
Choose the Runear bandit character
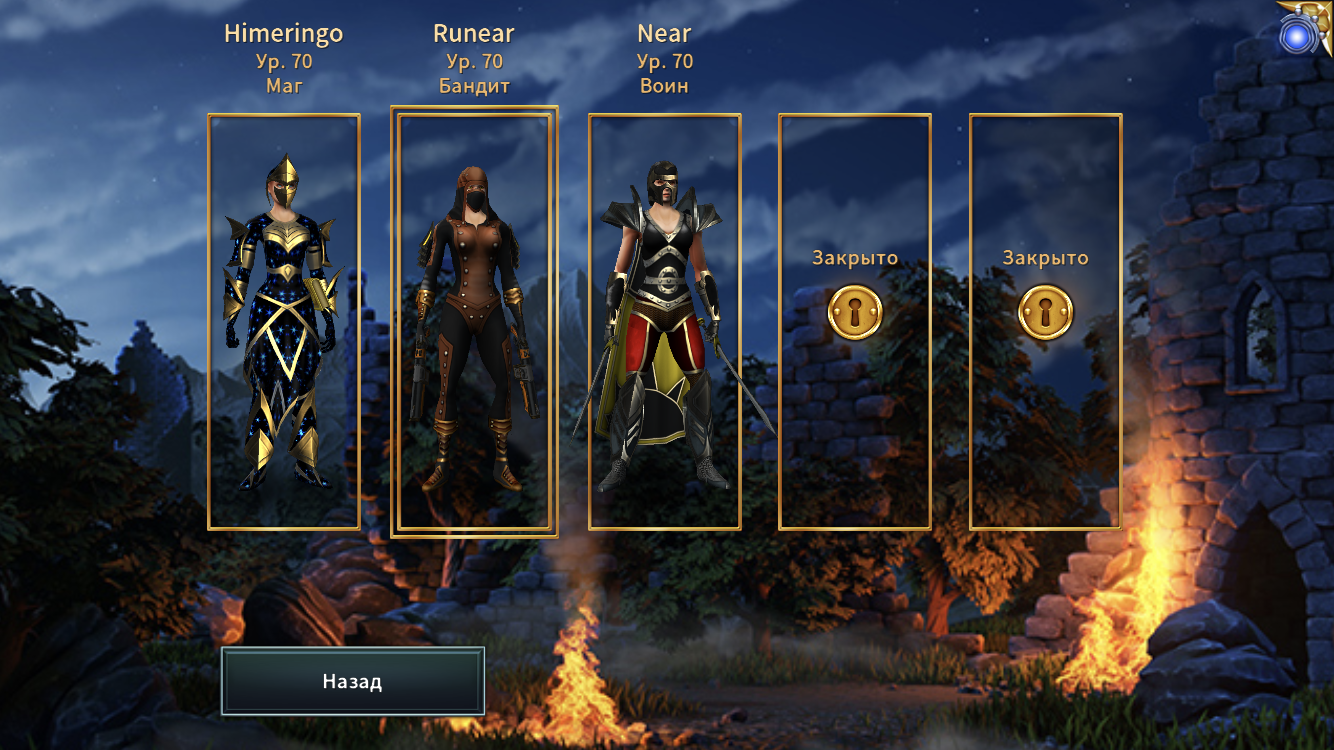[474, 321]
